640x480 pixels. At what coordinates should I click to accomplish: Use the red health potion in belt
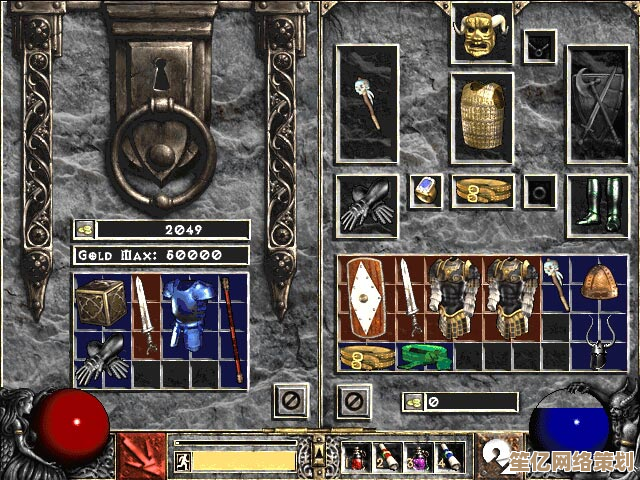(x=357, y=457)
